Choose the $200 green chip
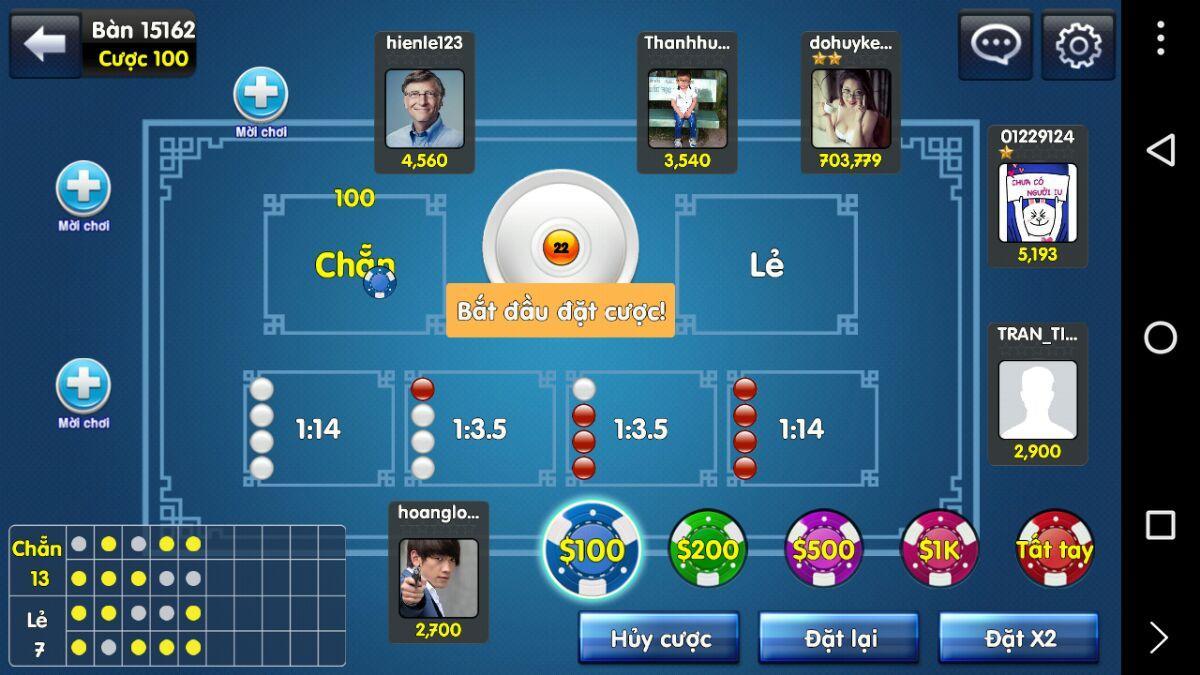Viewport: 1200px width, 675px height. [x=708, y=549]
